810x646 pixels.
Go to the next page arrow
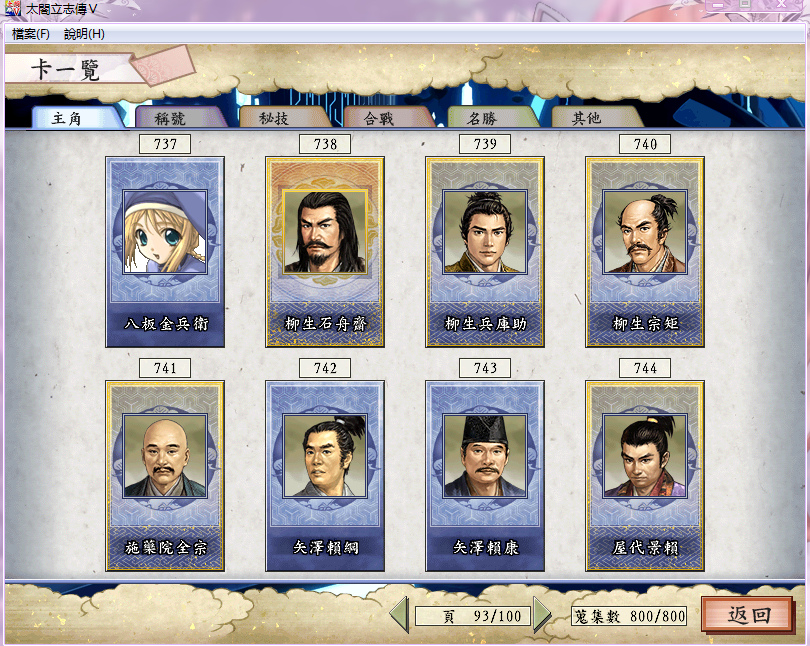tap(542, 614)
